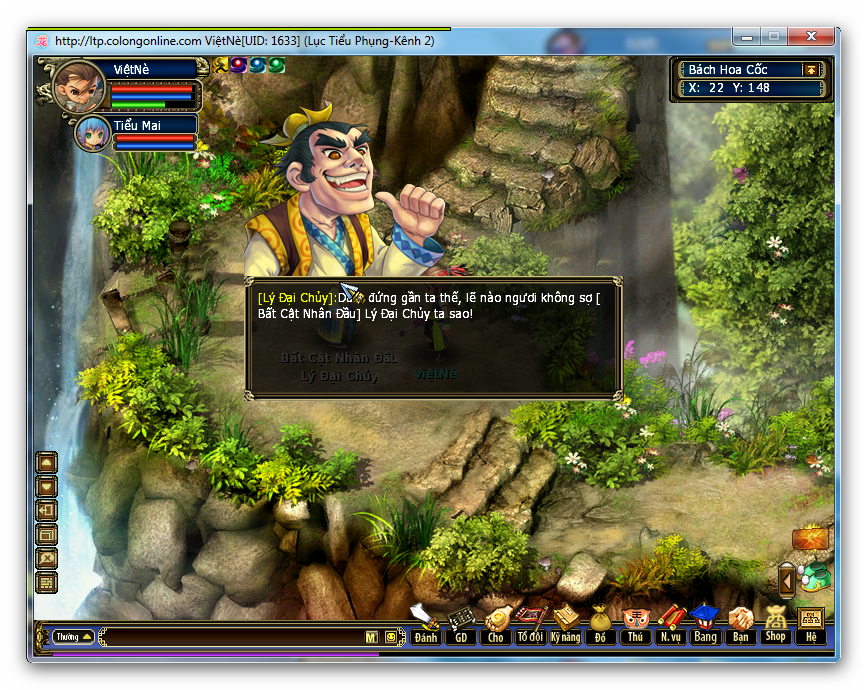Visit the Shop
The width and height of the screenshot is (868, 690).
tap(775, 625)
